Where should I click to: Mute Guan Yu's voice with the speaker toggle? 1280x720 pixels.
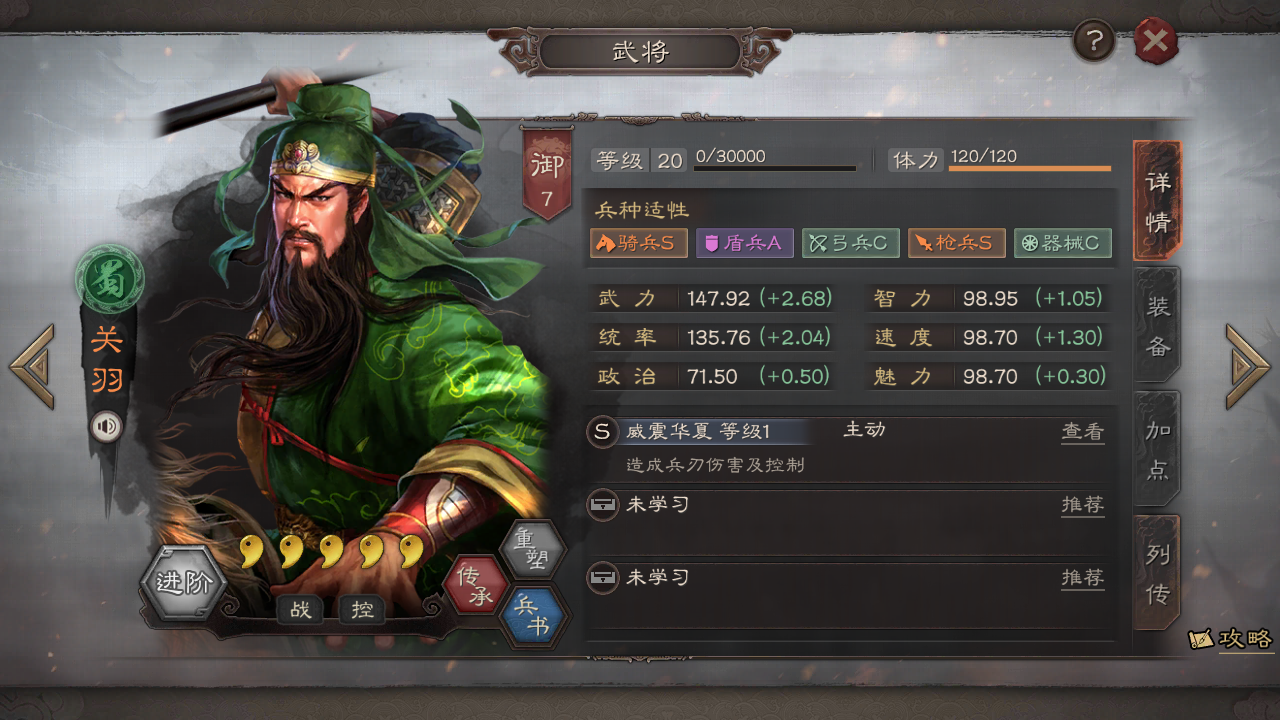coord(107,425)
